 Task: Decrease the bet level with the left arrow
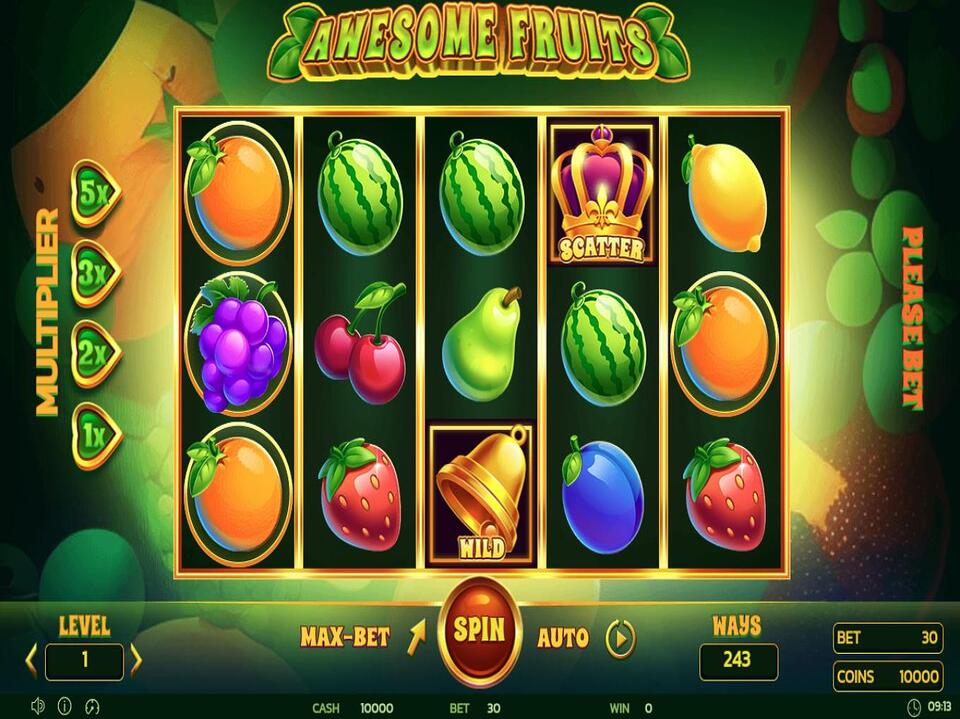click(31, 660)
